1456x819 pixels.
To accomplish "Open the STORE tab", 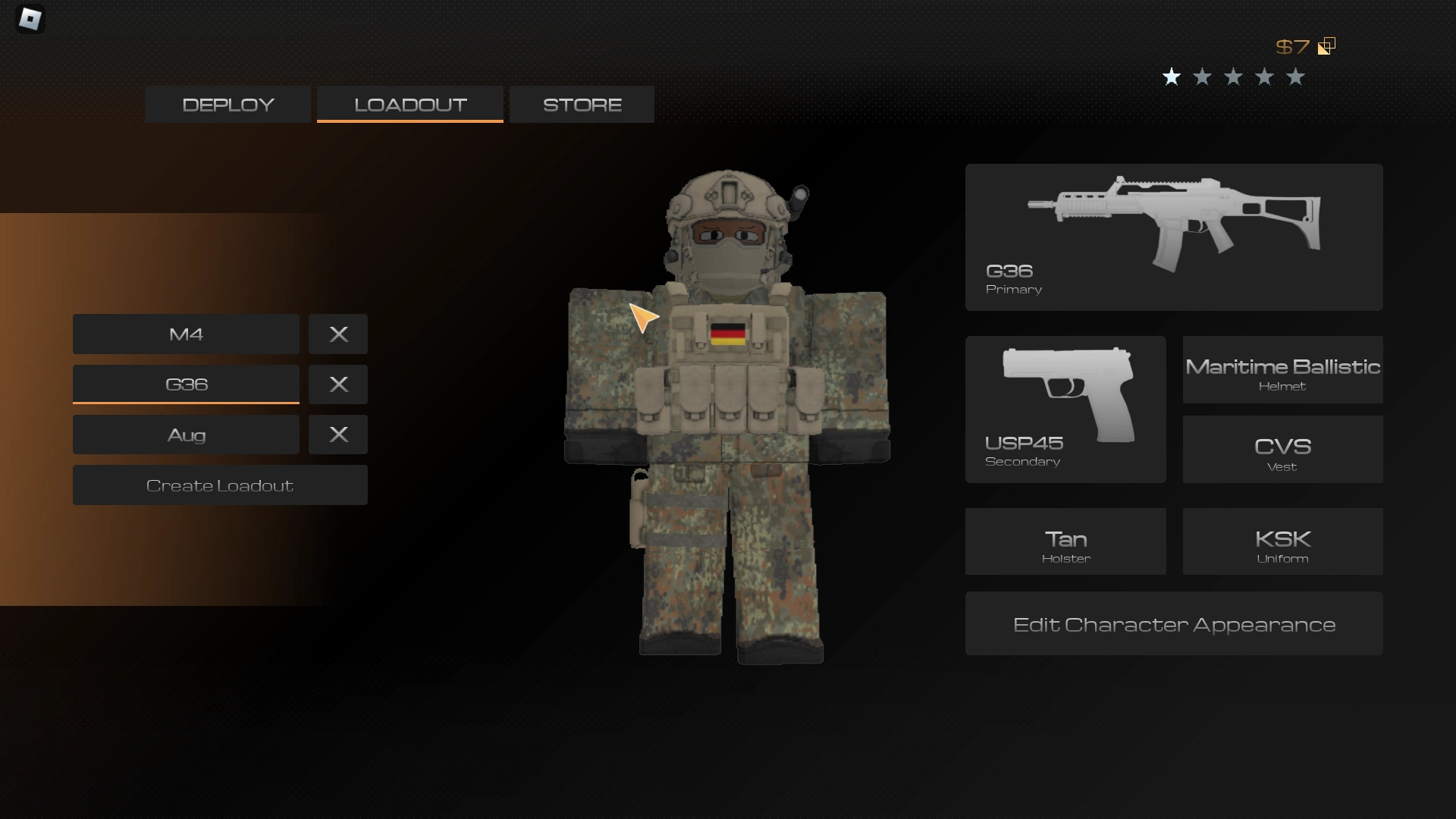I will 581,104.
